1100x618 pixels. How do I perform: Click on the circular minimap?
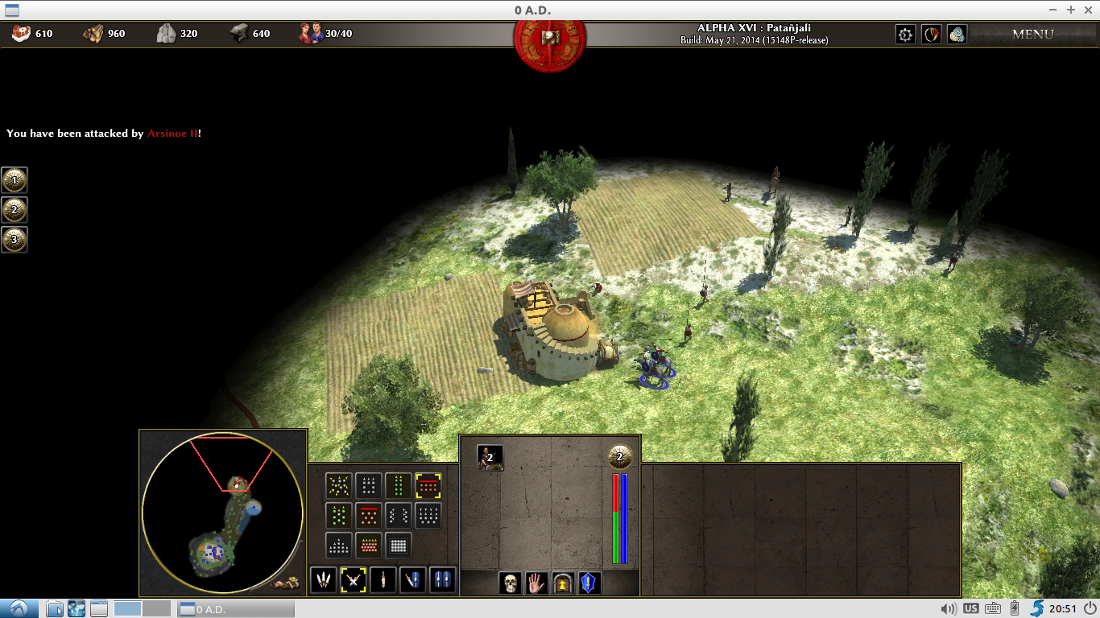pos(222,513)
